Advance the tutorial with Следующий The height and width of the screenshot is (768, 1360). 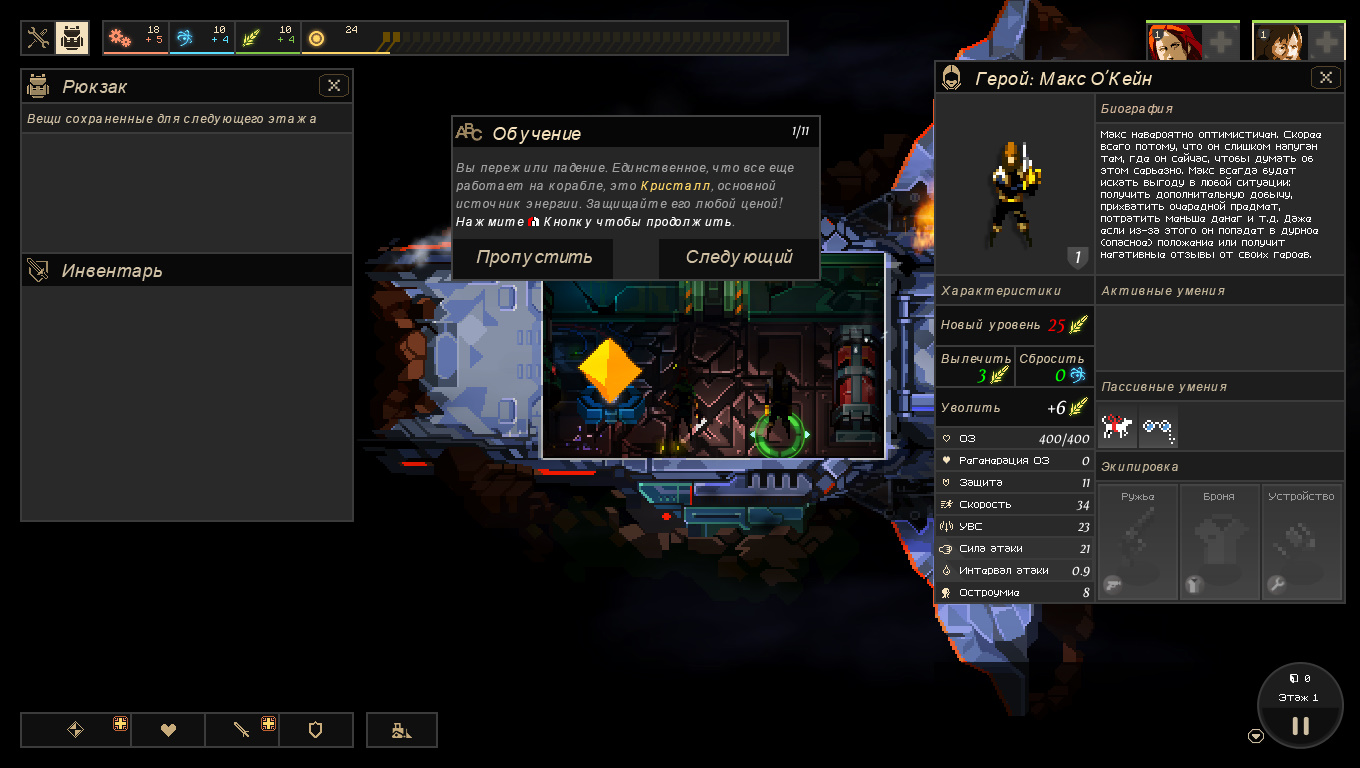[x=739, y=258]
